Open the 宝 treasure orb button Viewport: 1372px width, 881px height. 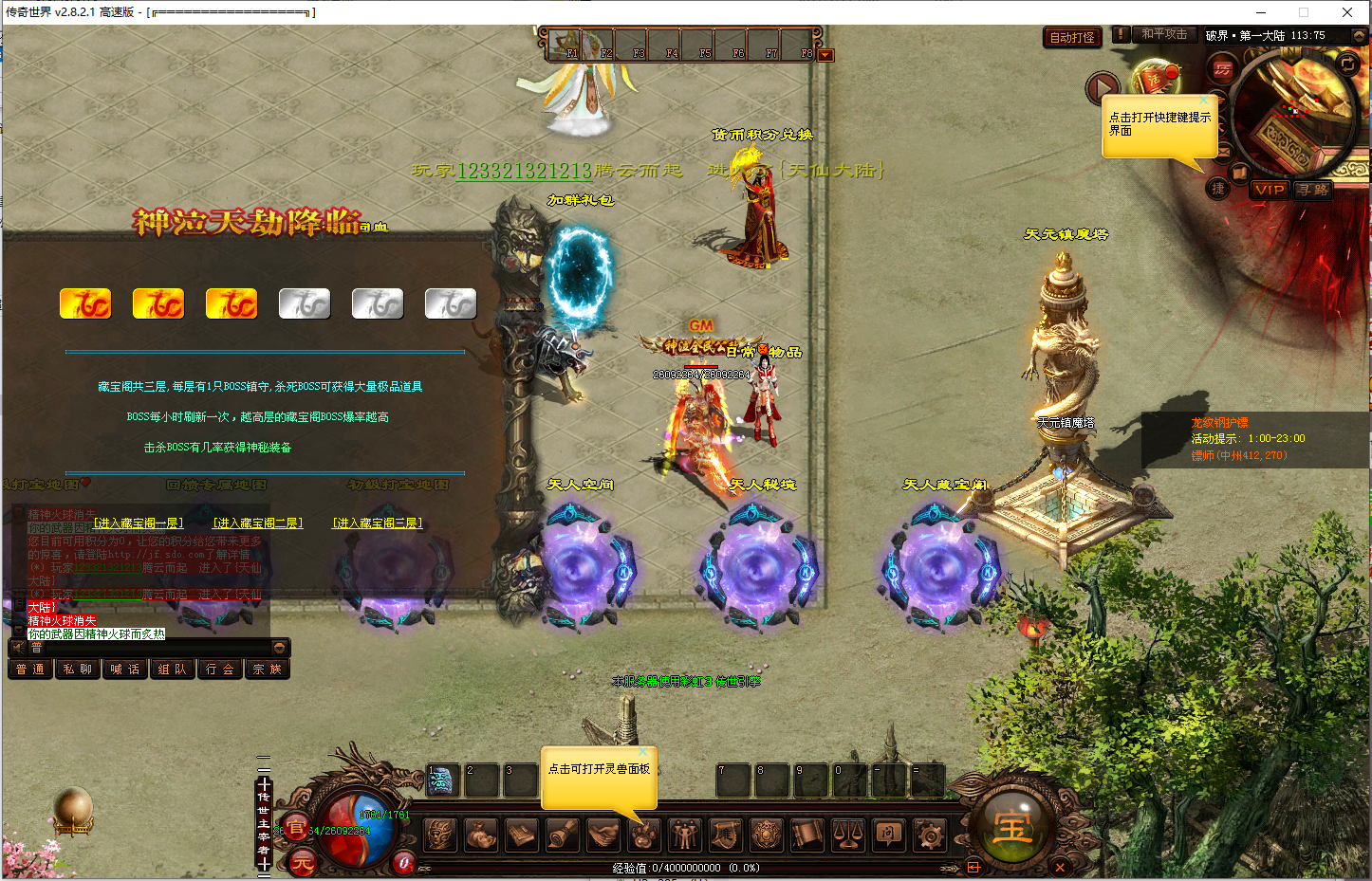pyautogui.click(x=1012, y=827)
